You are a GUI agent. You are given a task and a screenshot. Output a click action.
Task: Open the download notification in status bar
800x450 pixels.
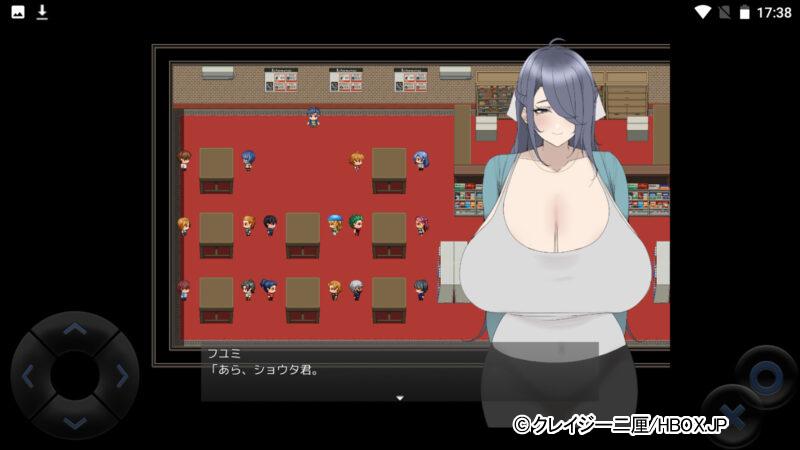(42, 12)
